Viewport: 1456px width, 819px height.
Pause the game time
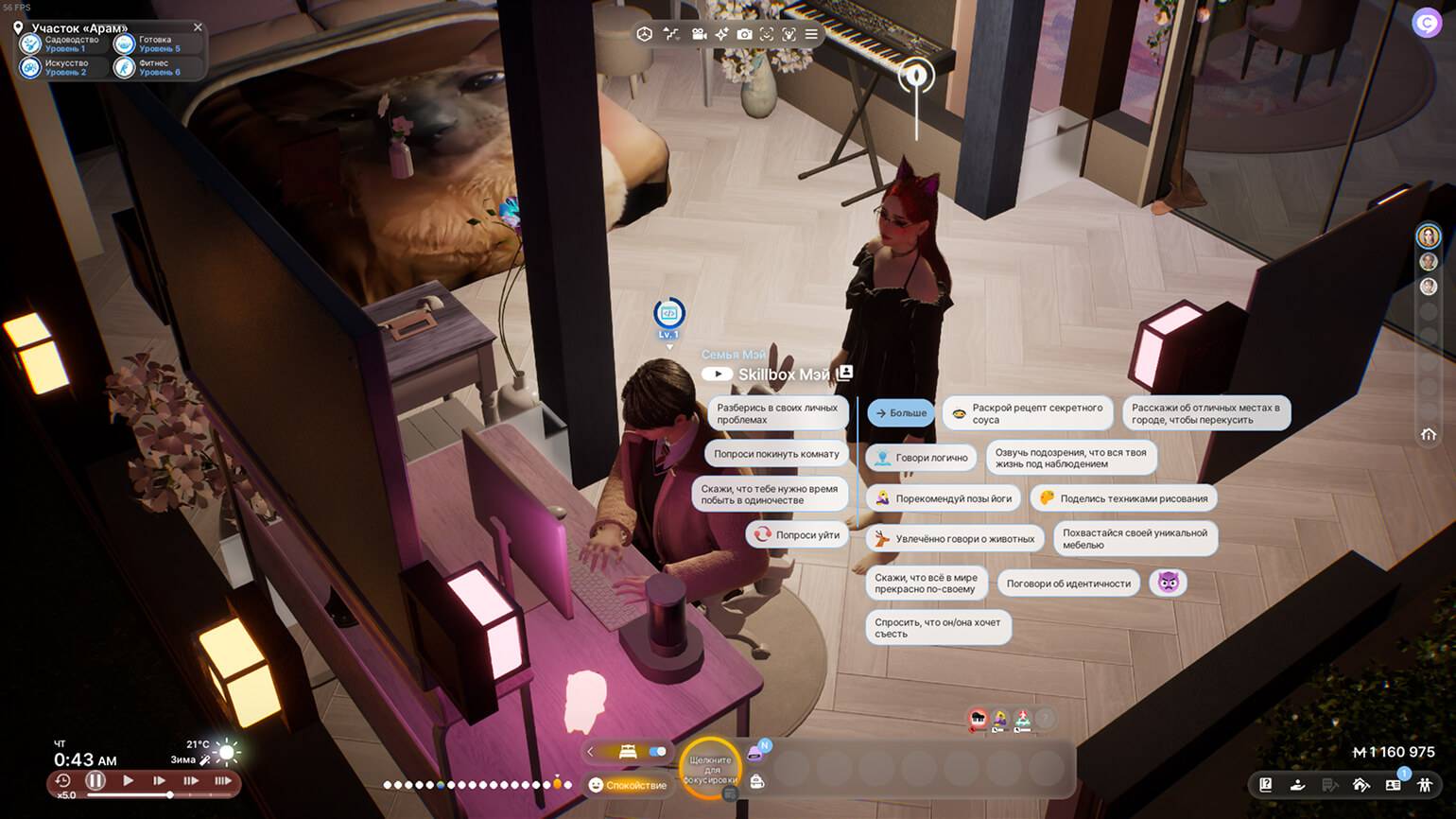(95, 781)
